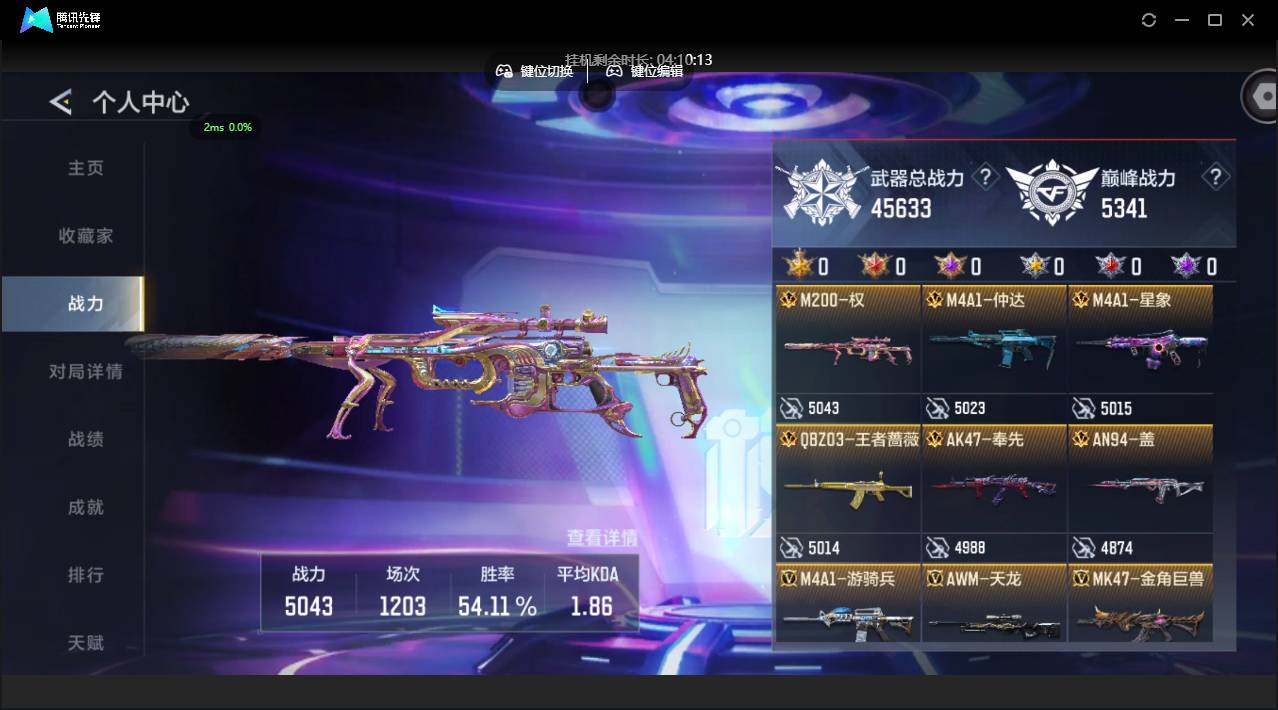
Task: Select the 对局详情 tab
Action: pos(86,371)
